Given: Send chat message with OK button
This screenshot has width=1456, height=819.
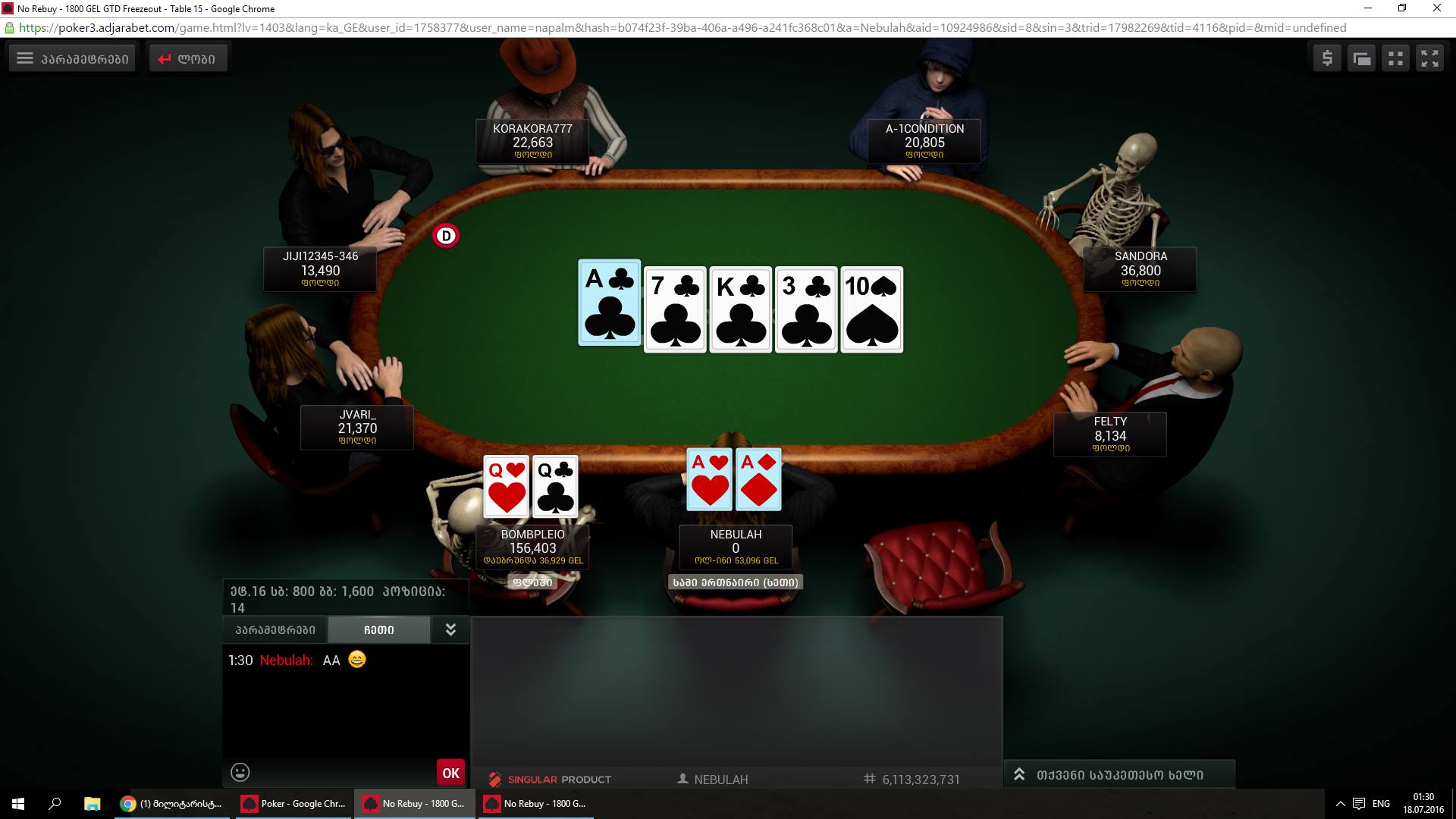Looking at the screenshot, I should coord(450,773).
